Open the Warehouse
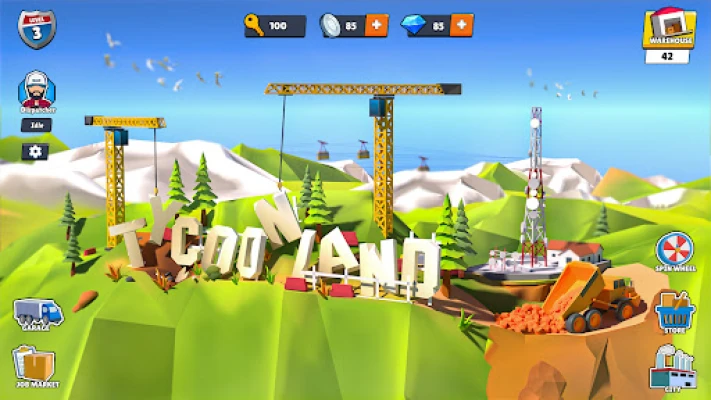Screen dimensions: 711x400 [x=668, y=29]
